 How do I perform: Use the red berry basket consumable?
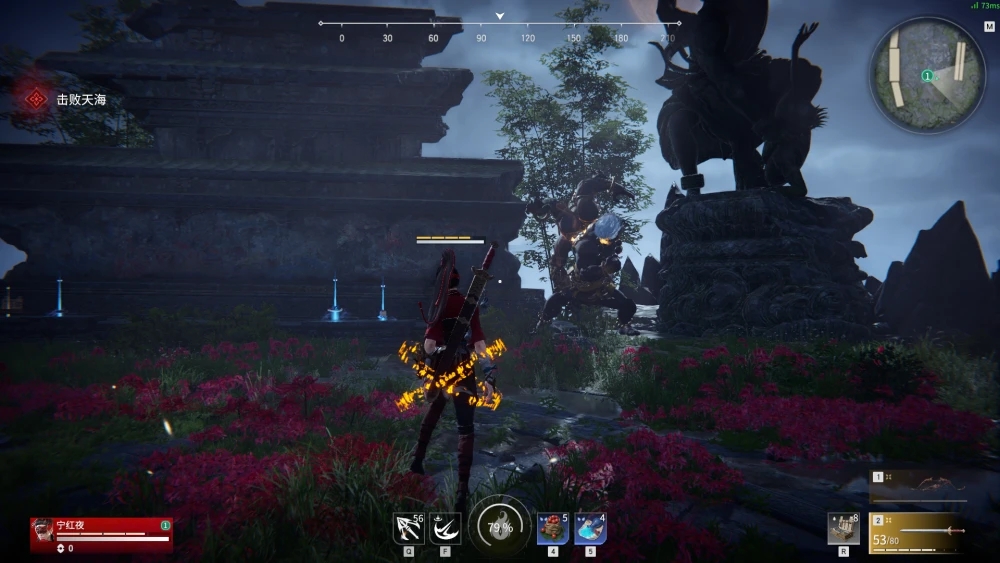tap(553, 528)
